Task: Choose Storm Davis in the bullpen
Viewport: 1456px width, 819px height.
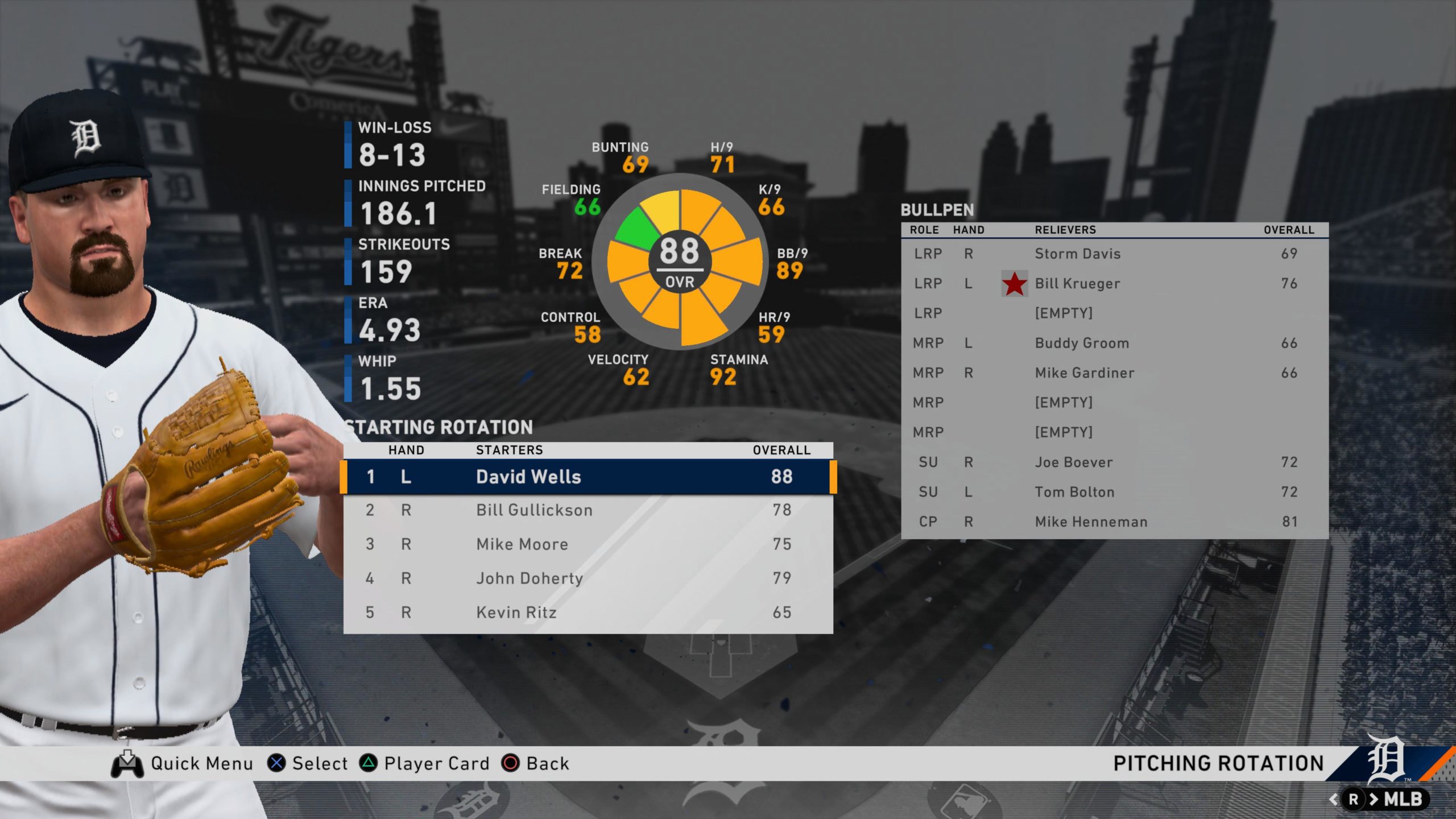Action: (x=1114, y=254)
